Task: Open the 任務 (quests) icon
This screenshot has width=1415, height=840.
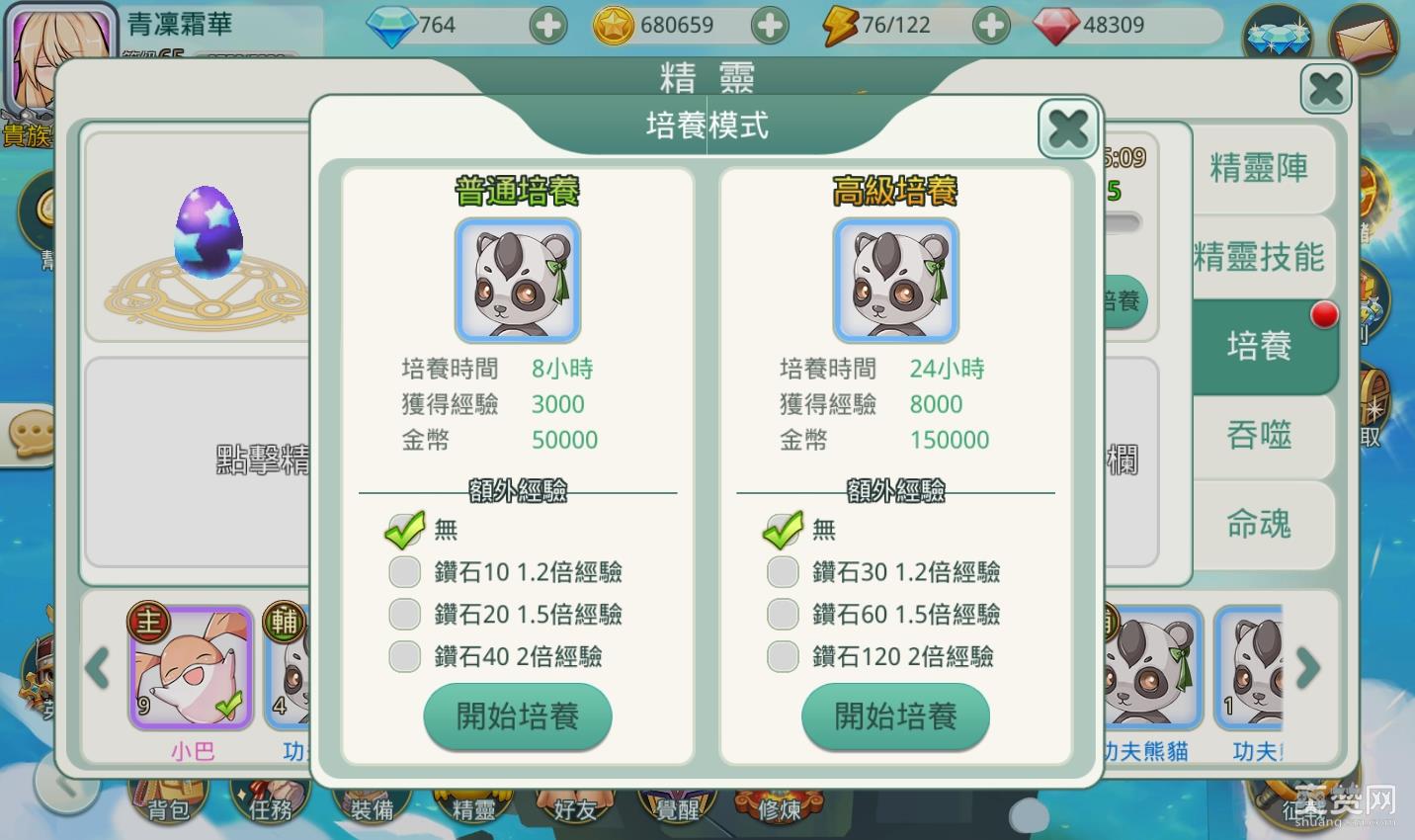Action: 270,805
